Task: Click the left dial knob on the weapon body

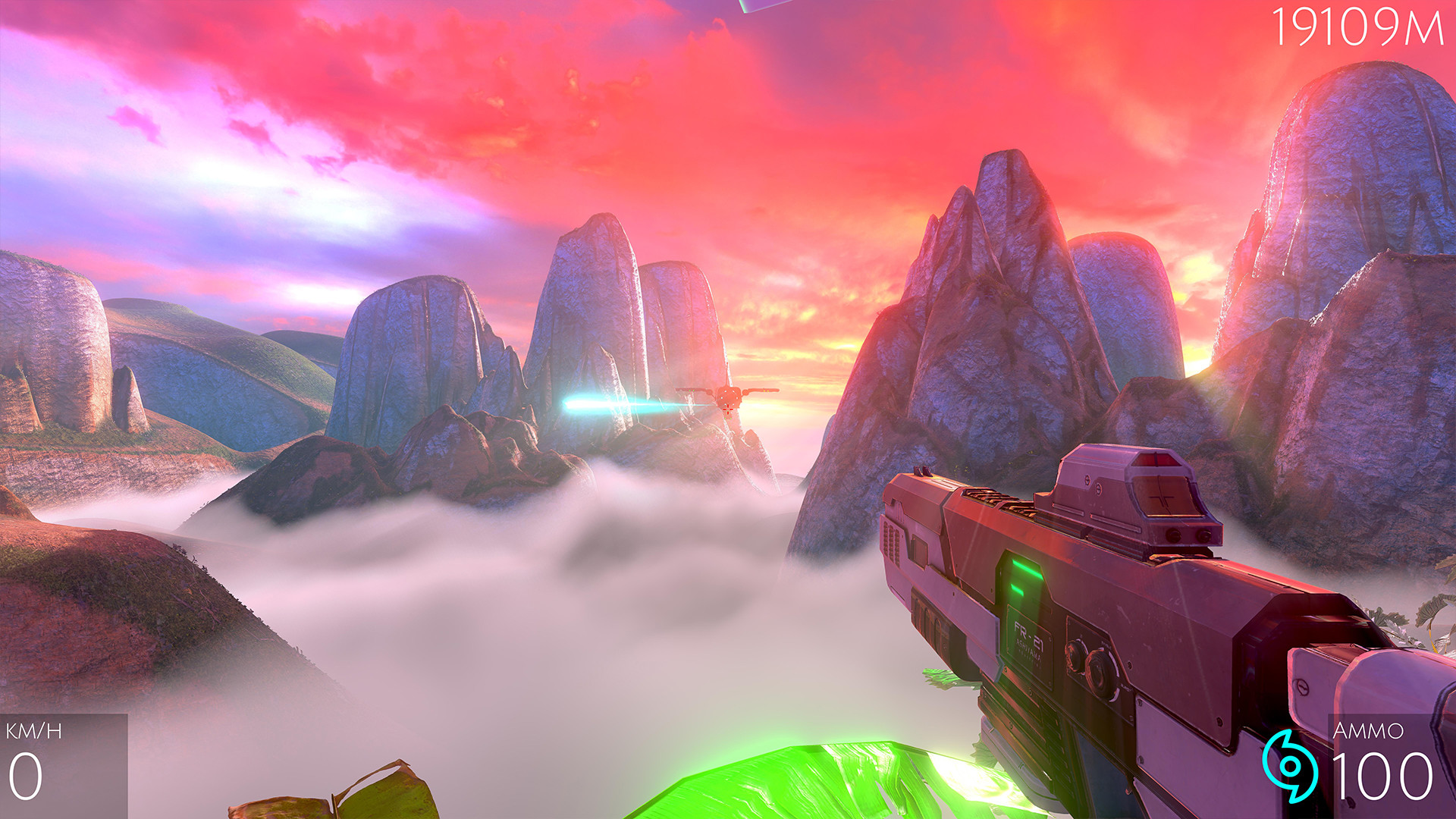Action: tap(1075, 657)
